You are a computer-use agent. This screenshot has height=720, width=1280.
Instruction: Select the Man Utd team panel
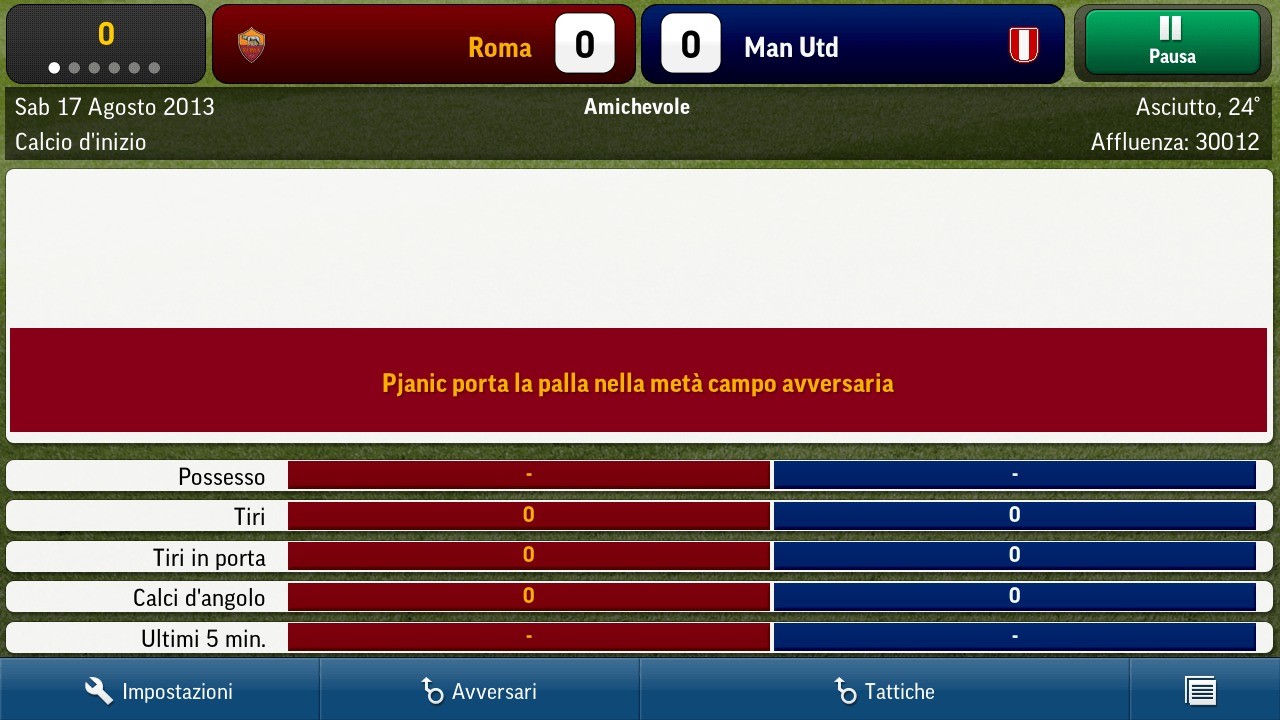852,45
